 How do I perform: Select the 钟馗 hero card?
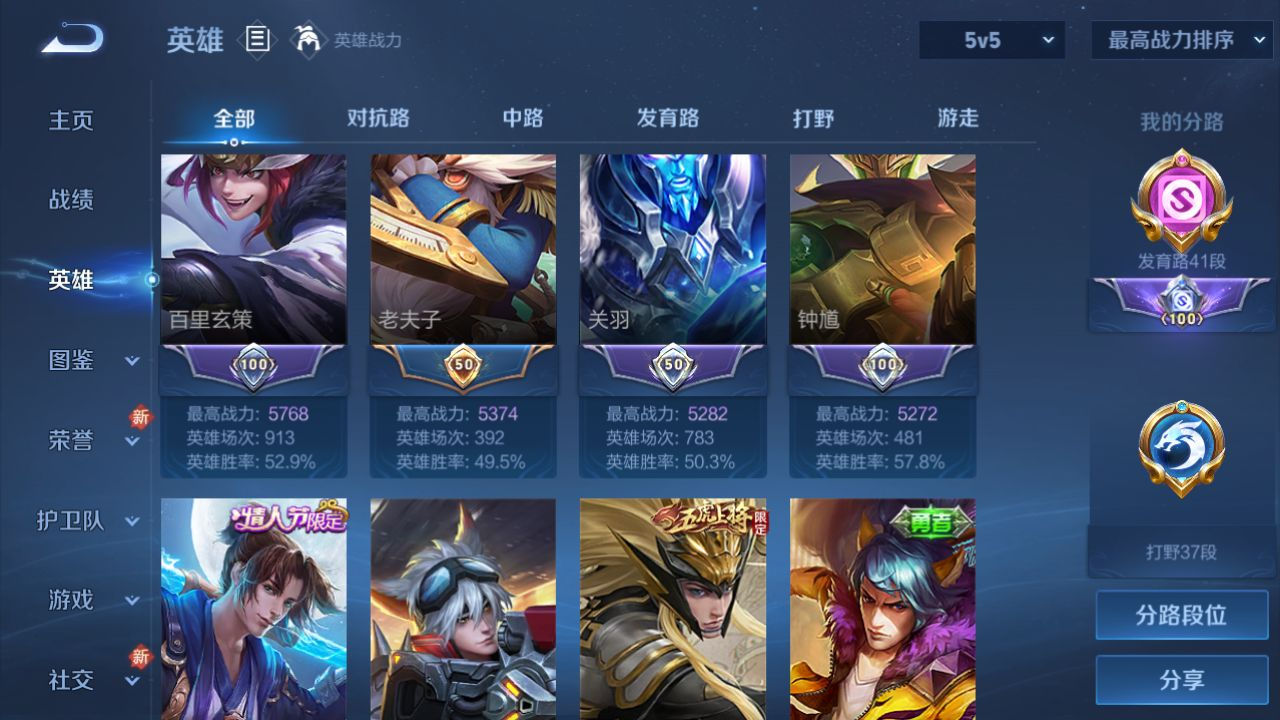[883, 250]
